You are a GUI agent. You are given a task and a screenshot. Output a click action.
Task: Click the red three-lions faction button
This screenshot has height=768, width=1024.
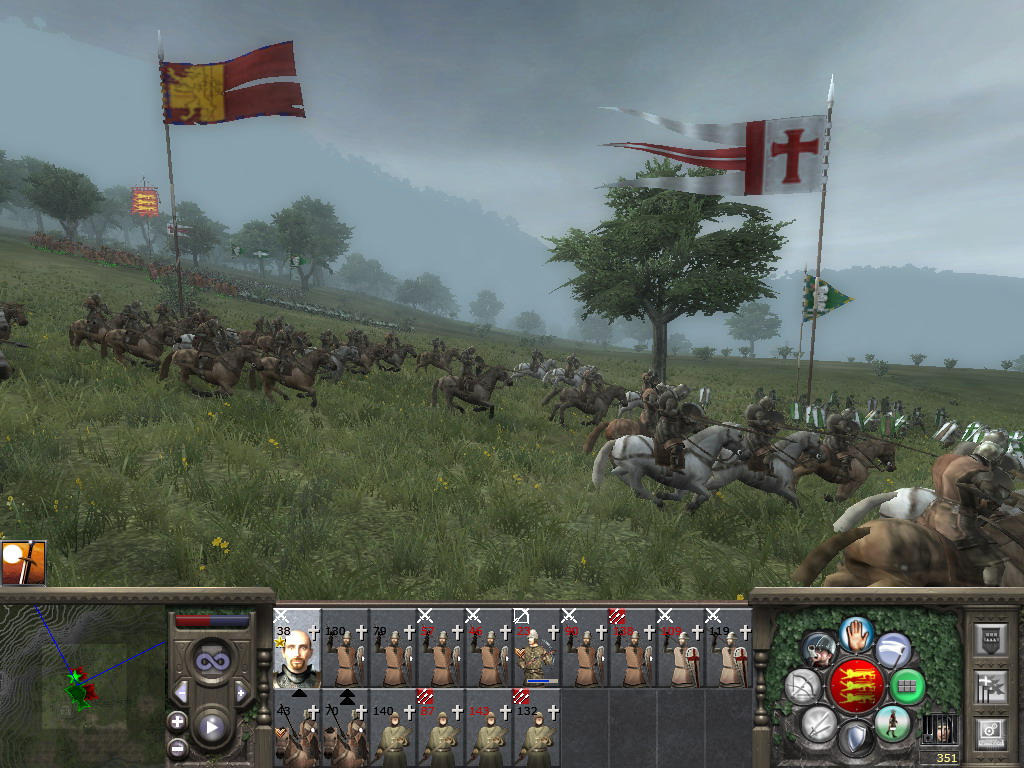[x=856, y=686]
